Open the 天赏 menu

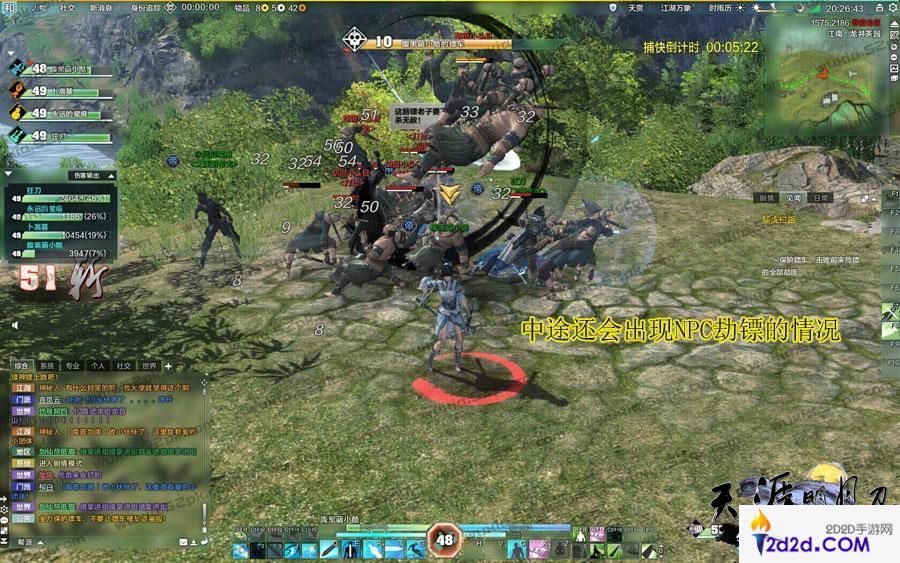635,7
